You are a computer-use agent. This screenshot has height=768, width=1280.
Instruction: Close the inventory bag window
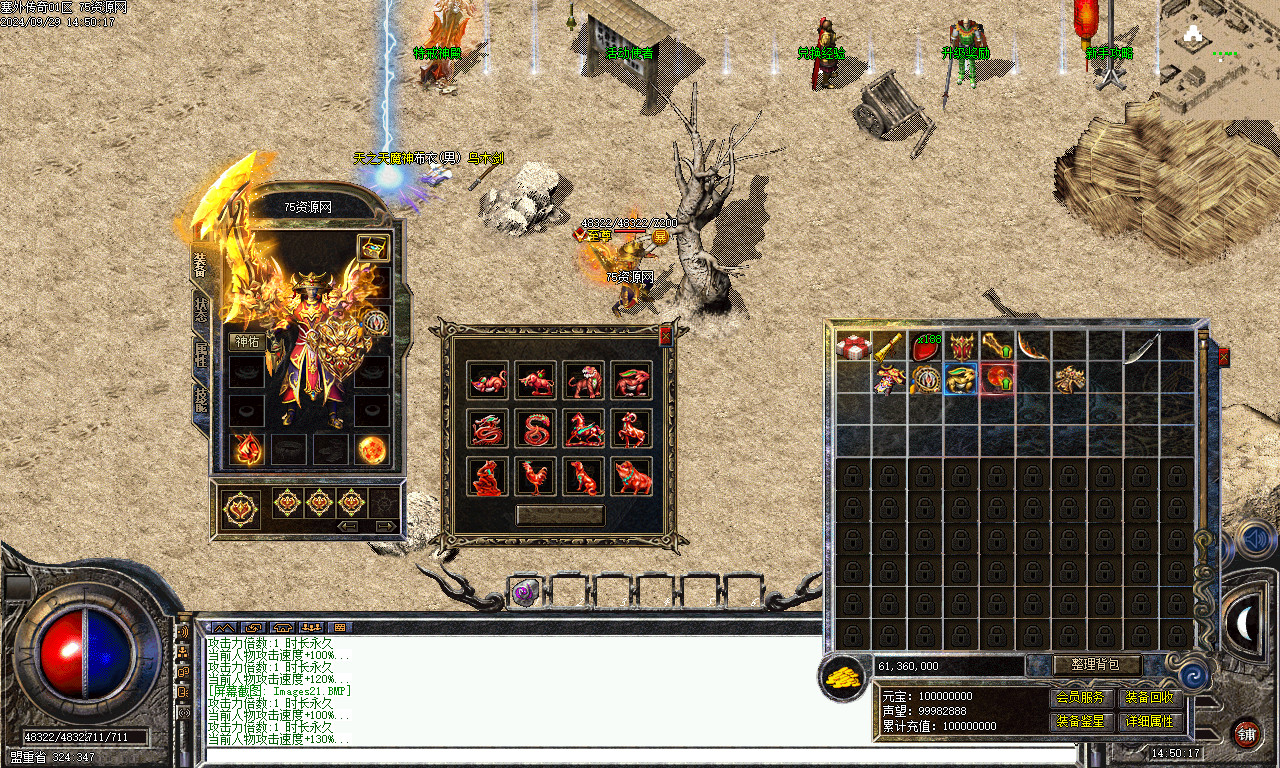pos(1222,357)
